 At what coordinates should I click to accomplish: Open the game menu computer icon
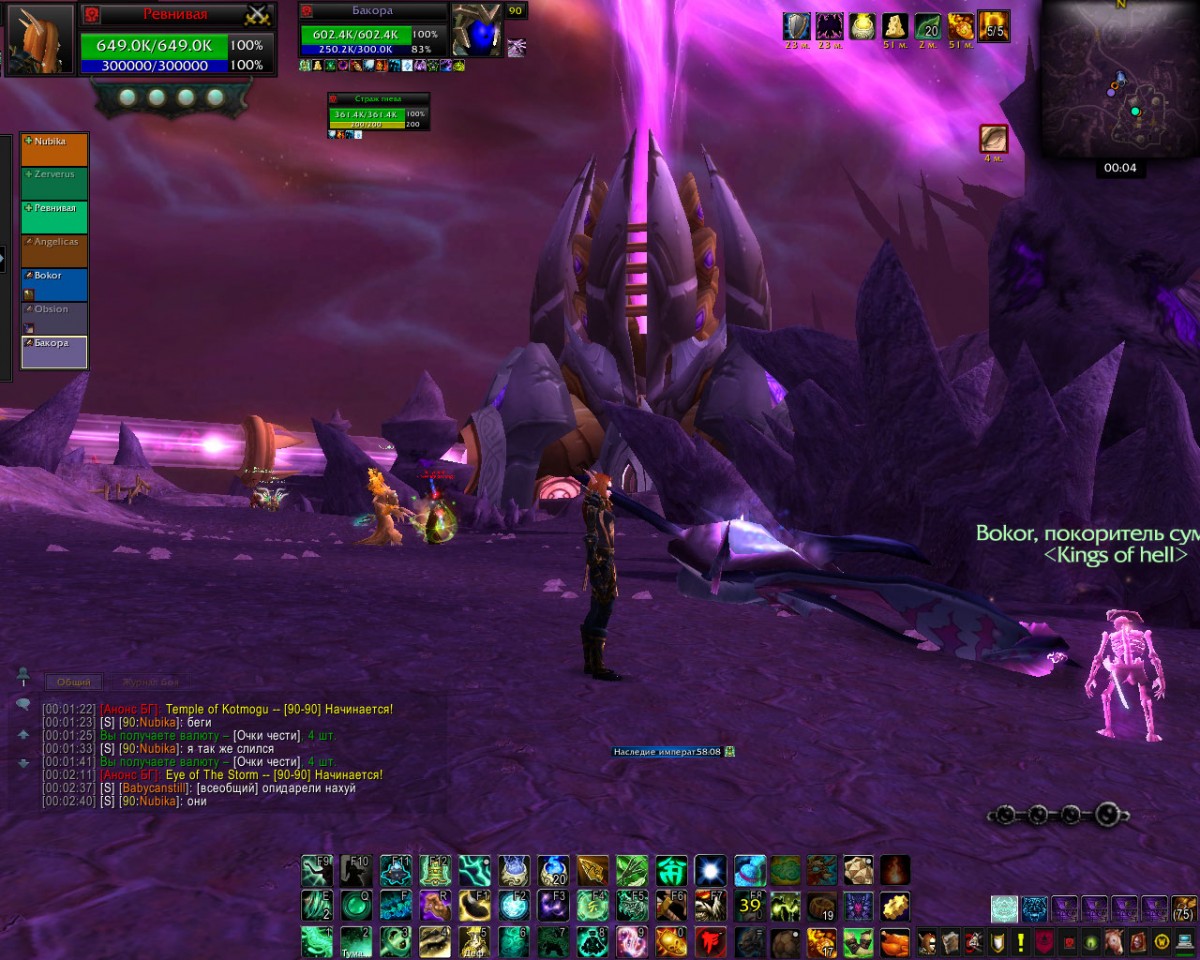(x=1186, y=942)
